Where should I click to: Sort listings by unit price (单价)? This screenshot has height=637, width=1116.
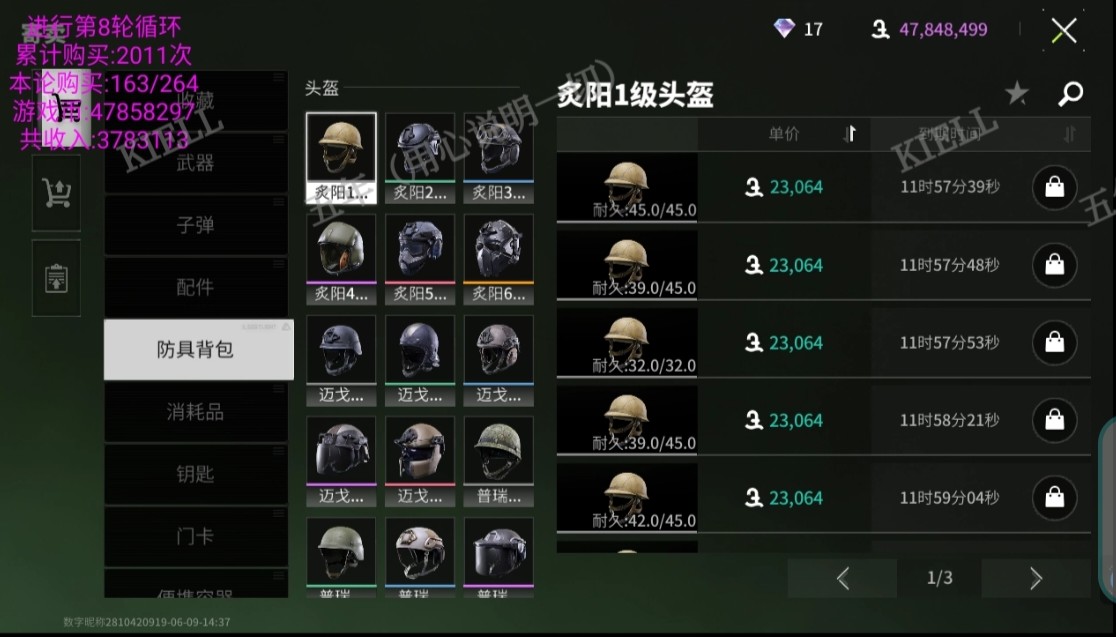[x=783, y=134]
